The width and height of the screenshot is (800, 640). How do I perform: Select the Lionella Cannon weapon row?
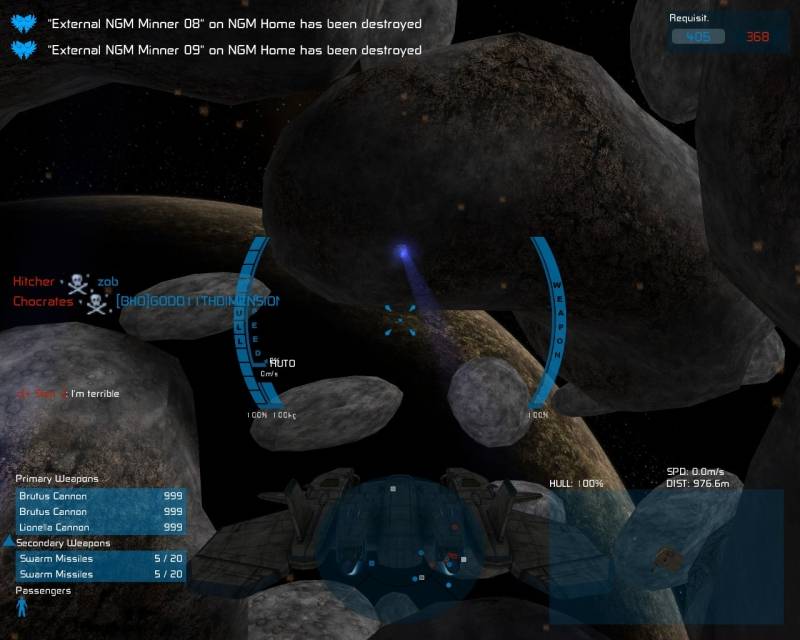pyautogui.click(x=100, y=527)
